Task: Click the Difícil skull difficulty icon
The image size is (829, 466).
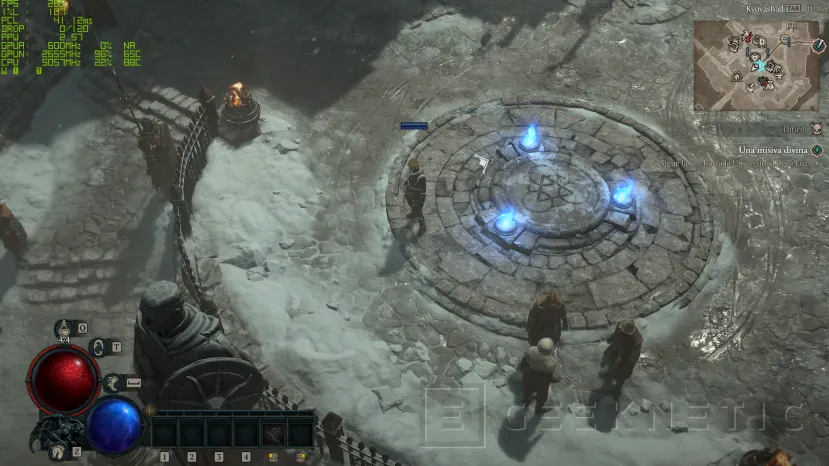Action: (817, 129)
